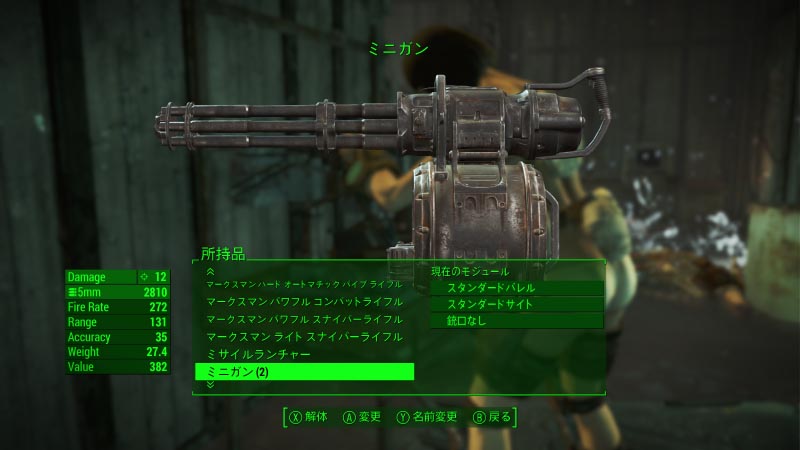Viewport: 800px width, 450px height.
Task: Click the list's scroll-up double arrow
Action: (x=210, y=271)
